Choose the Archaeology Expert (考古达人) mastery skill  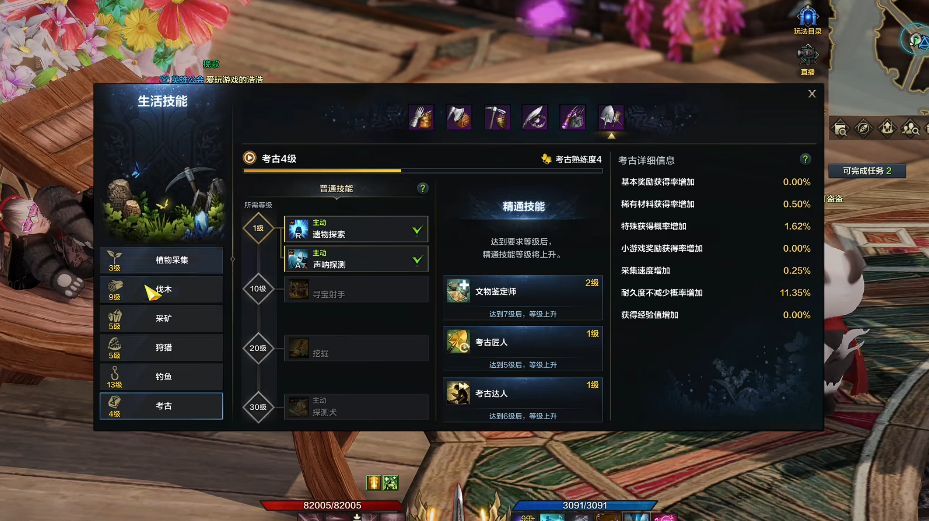tap(523, 391)
